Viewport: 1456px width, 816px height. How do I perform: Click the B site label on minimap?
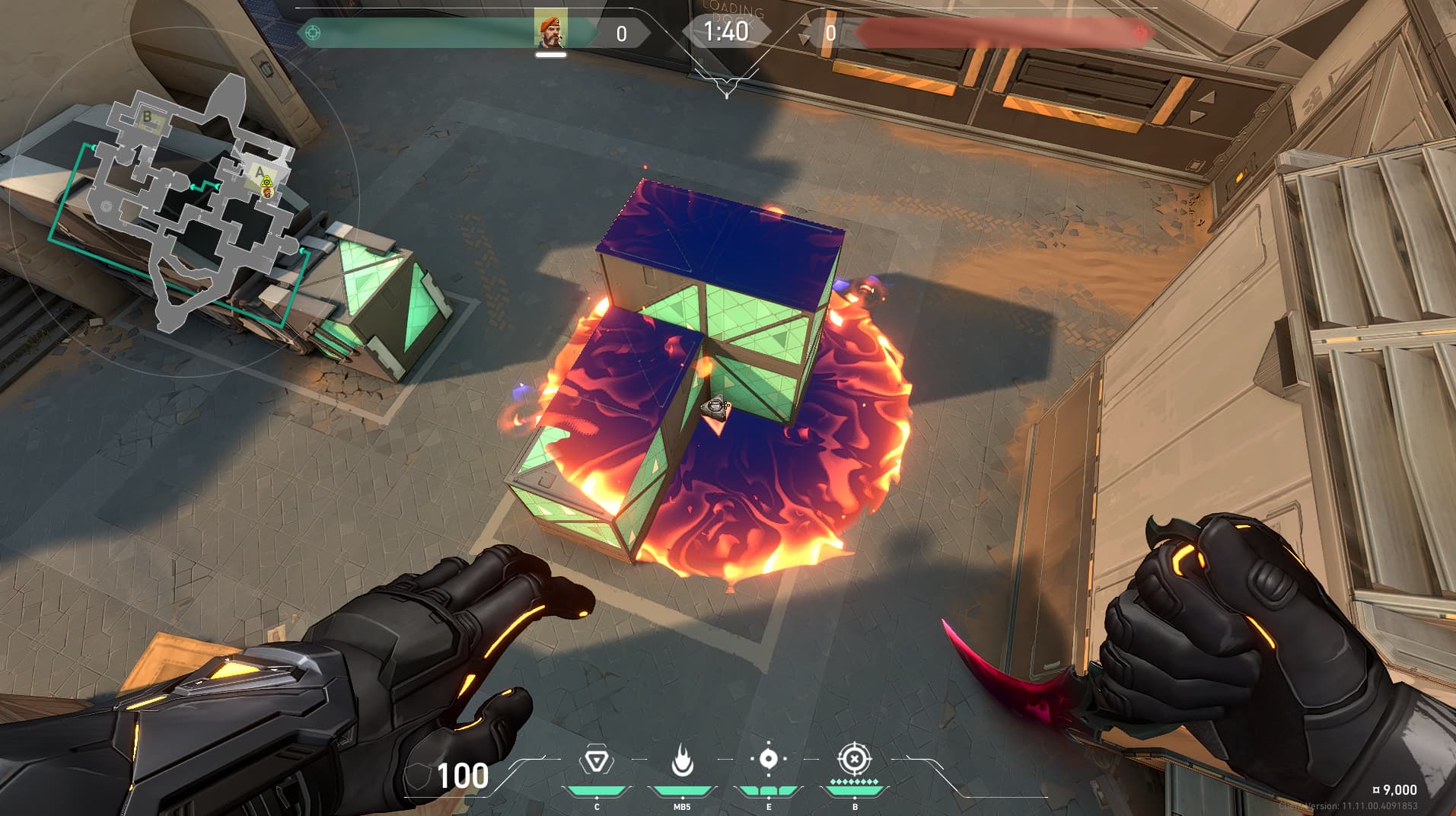point(148,117)
